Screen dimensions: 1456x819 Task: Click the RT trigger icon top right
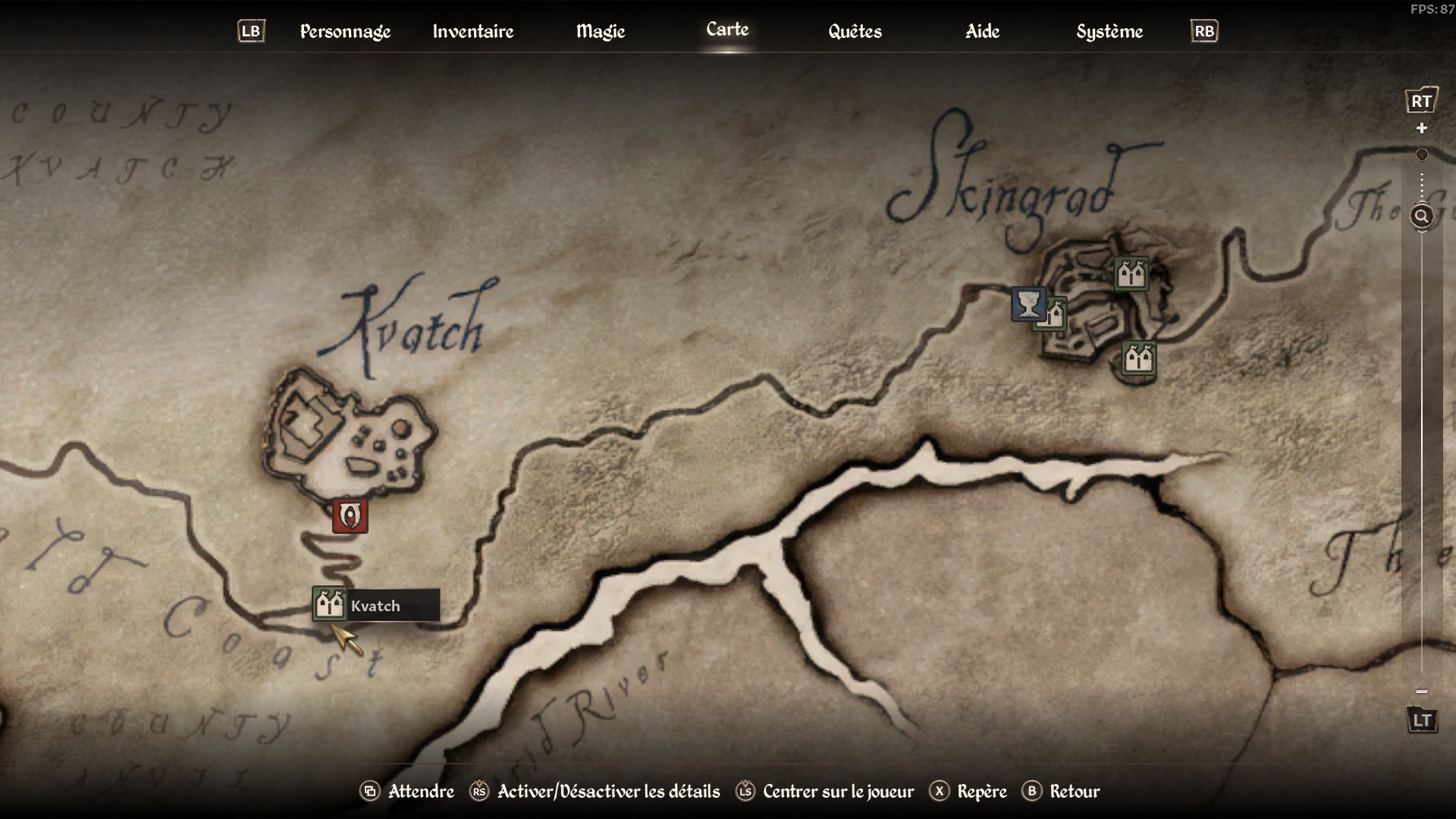pos(1423,99)
